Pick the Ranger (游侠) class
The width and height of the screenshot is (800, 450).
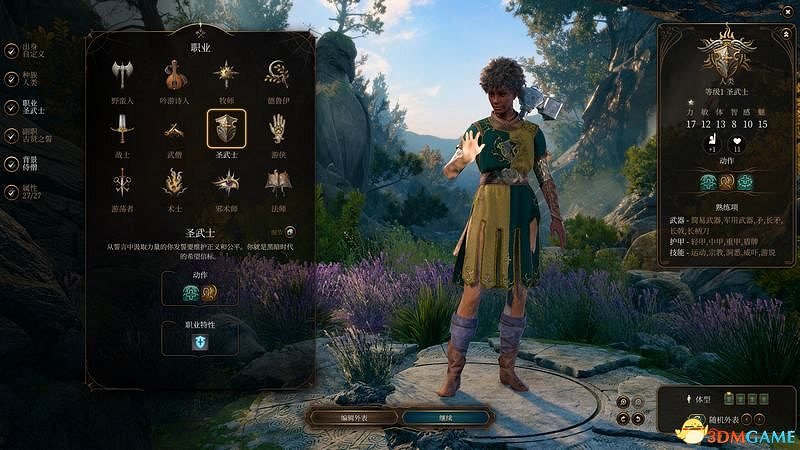point(277,130)
